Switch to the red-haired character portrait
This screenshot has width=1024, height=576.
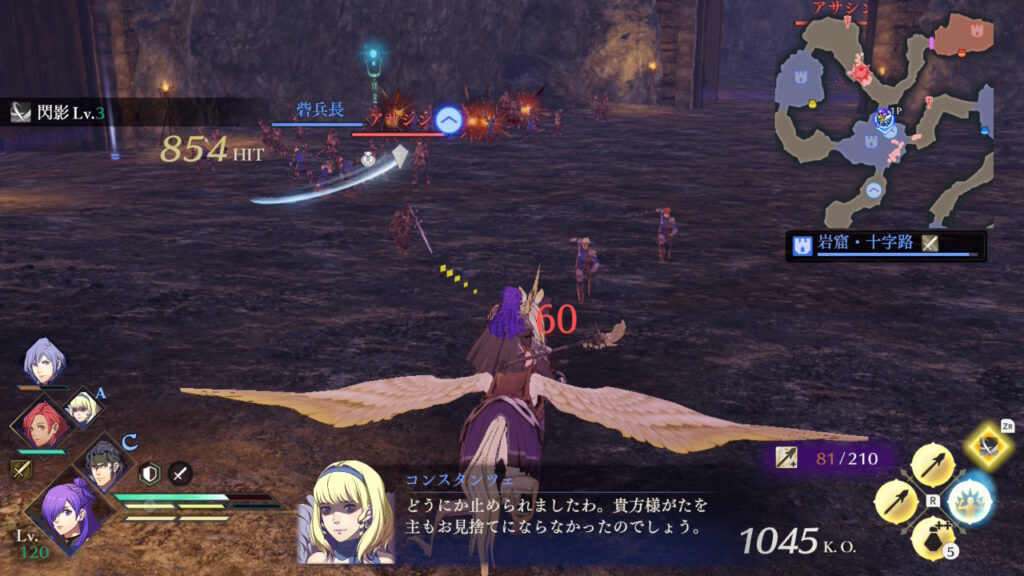(x=40, y=423)
